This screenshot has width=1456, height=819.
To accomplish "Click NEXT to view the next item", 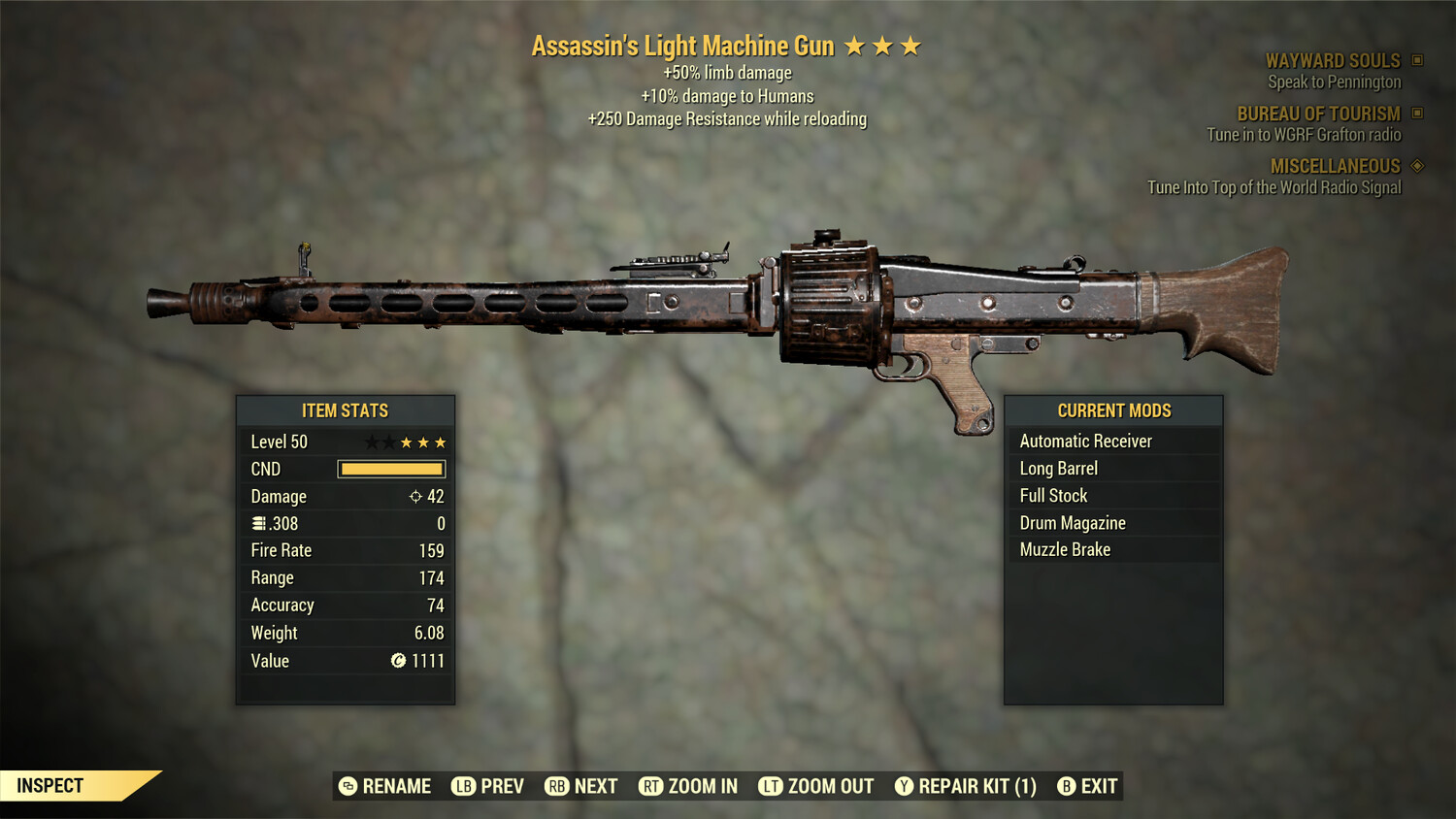I will (x=597, y=786).
